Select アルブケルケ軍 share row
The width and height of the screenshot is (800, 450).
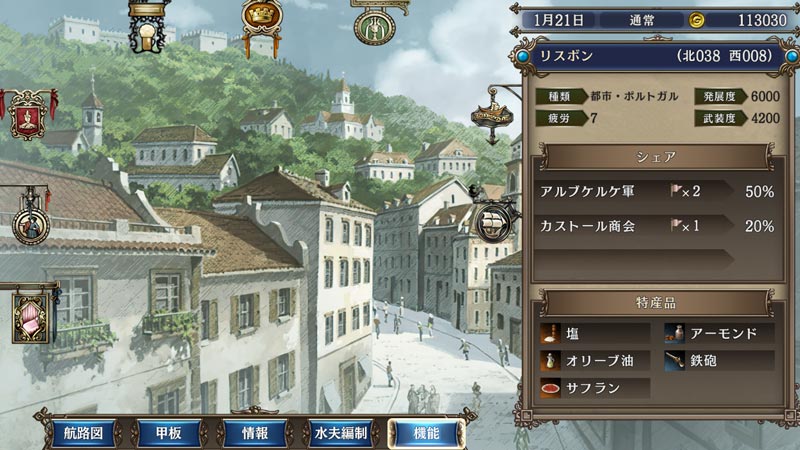click(x=656, y=190)
